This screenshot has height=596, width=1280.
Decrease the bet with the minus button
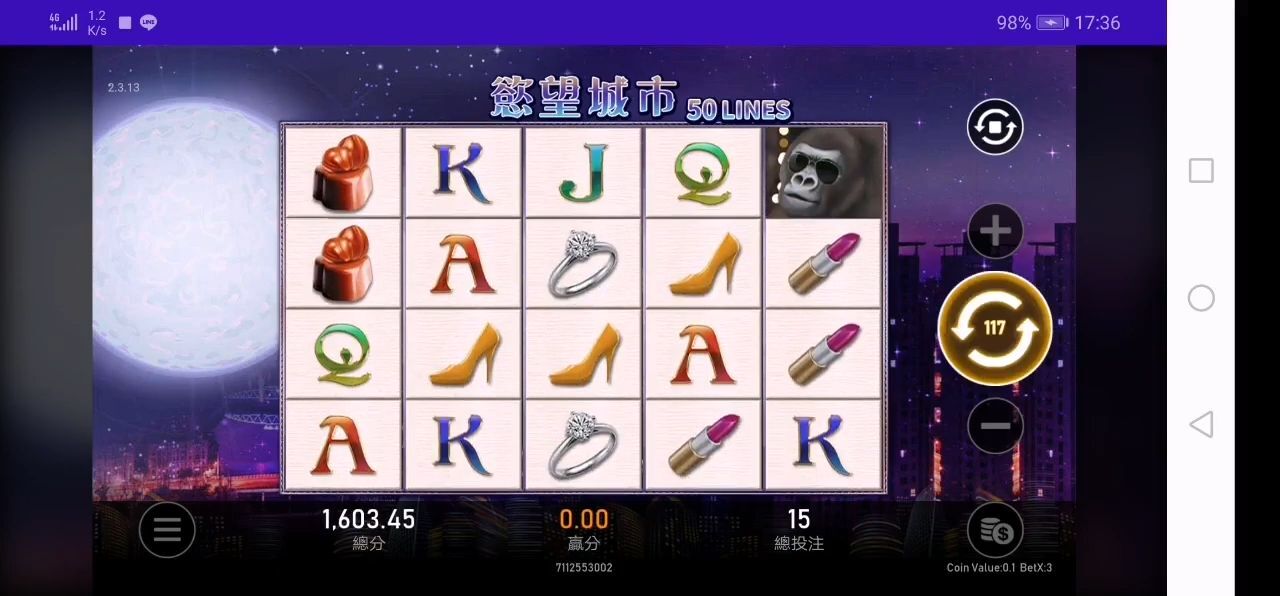[x=995, y=426]
